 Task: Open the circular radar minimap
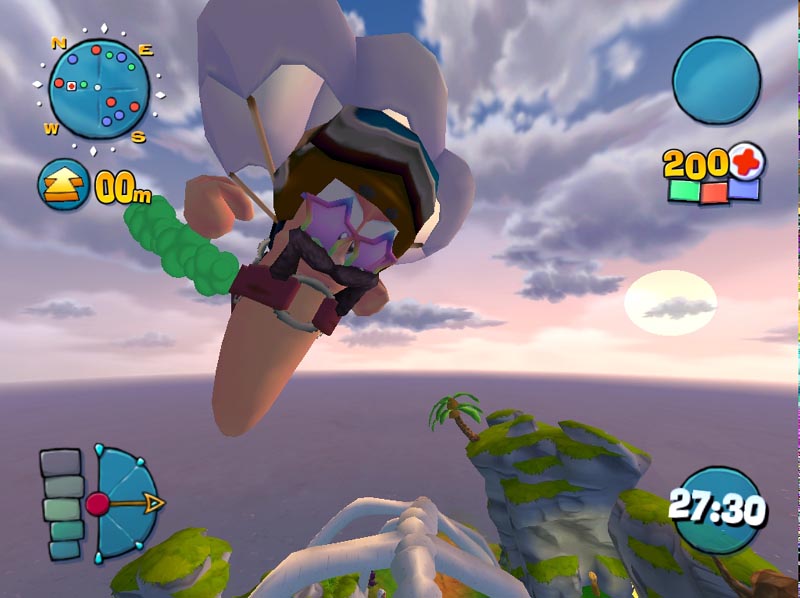(98, 90)
